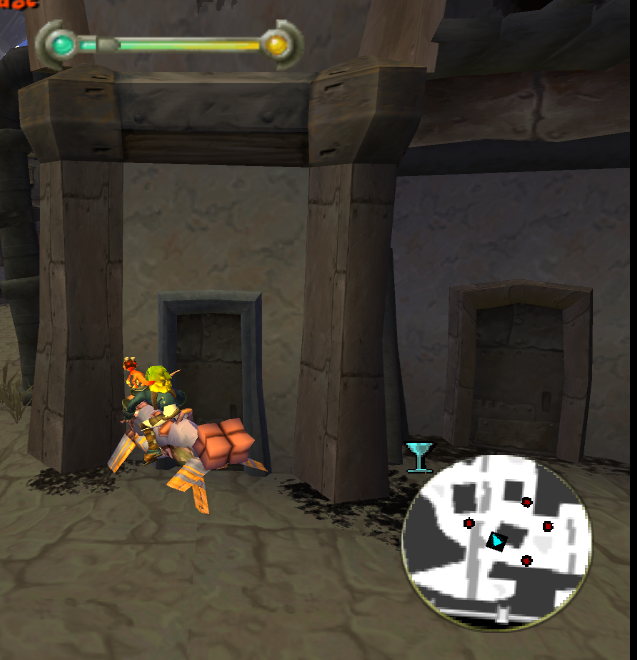Click the blue player arrow on the minimap
Viewport: 637px width, 660px height.
pyautogui.click(x=496, y=541)
